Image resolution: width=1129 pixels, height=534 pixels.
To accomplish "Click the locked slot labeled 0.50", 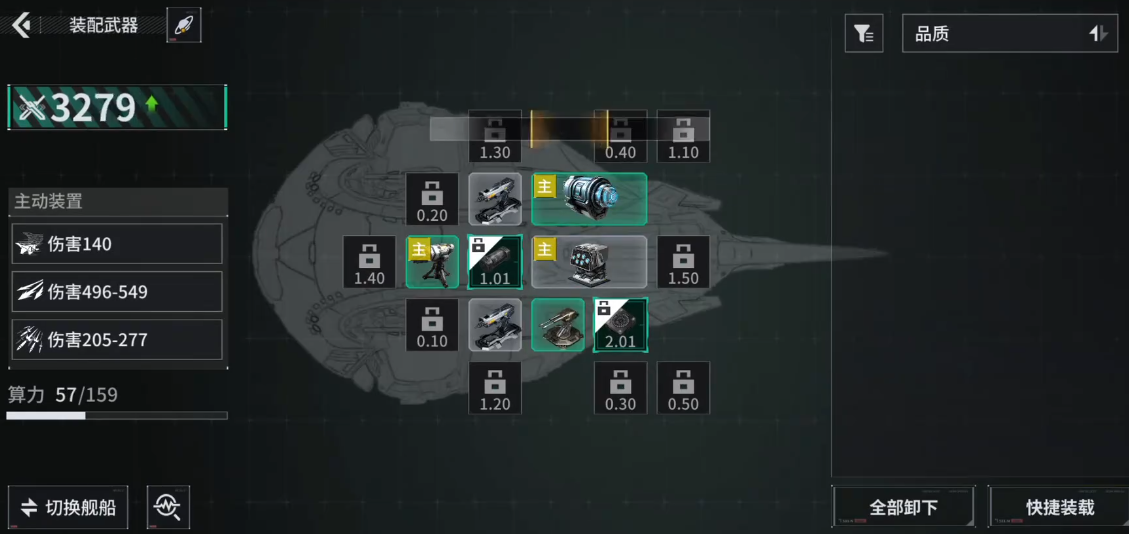I will 683,388.
